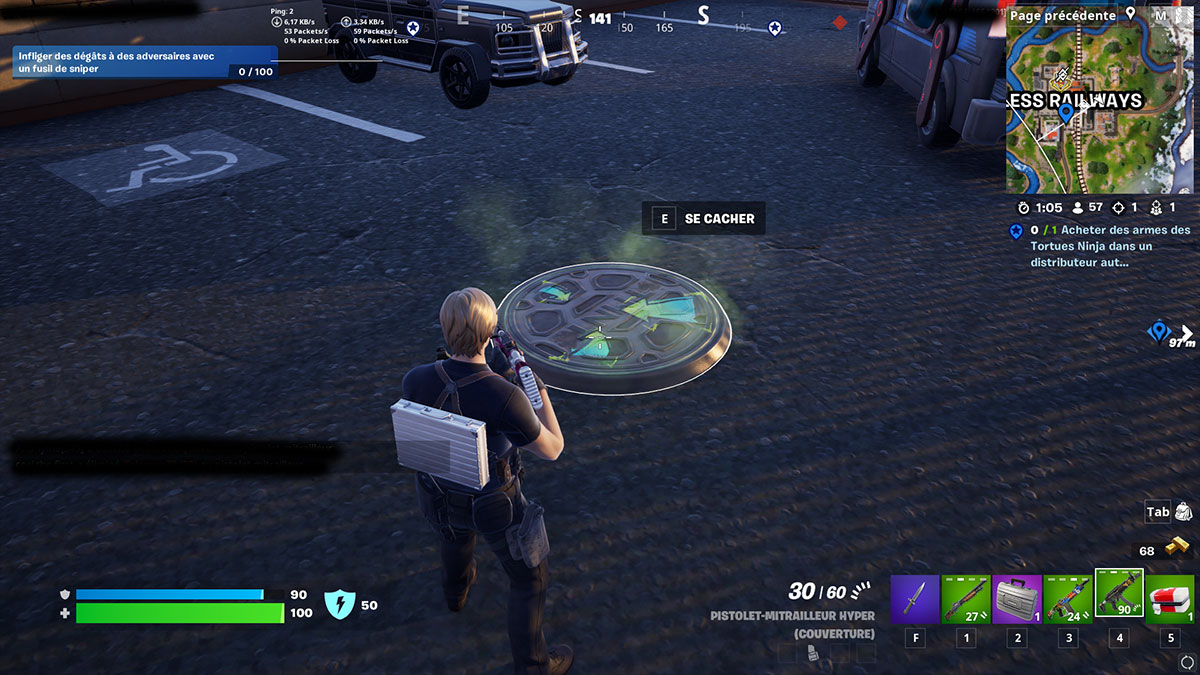
Task: Open the minimap showing Reckless Railways
Action: (x=1100, y=110)
